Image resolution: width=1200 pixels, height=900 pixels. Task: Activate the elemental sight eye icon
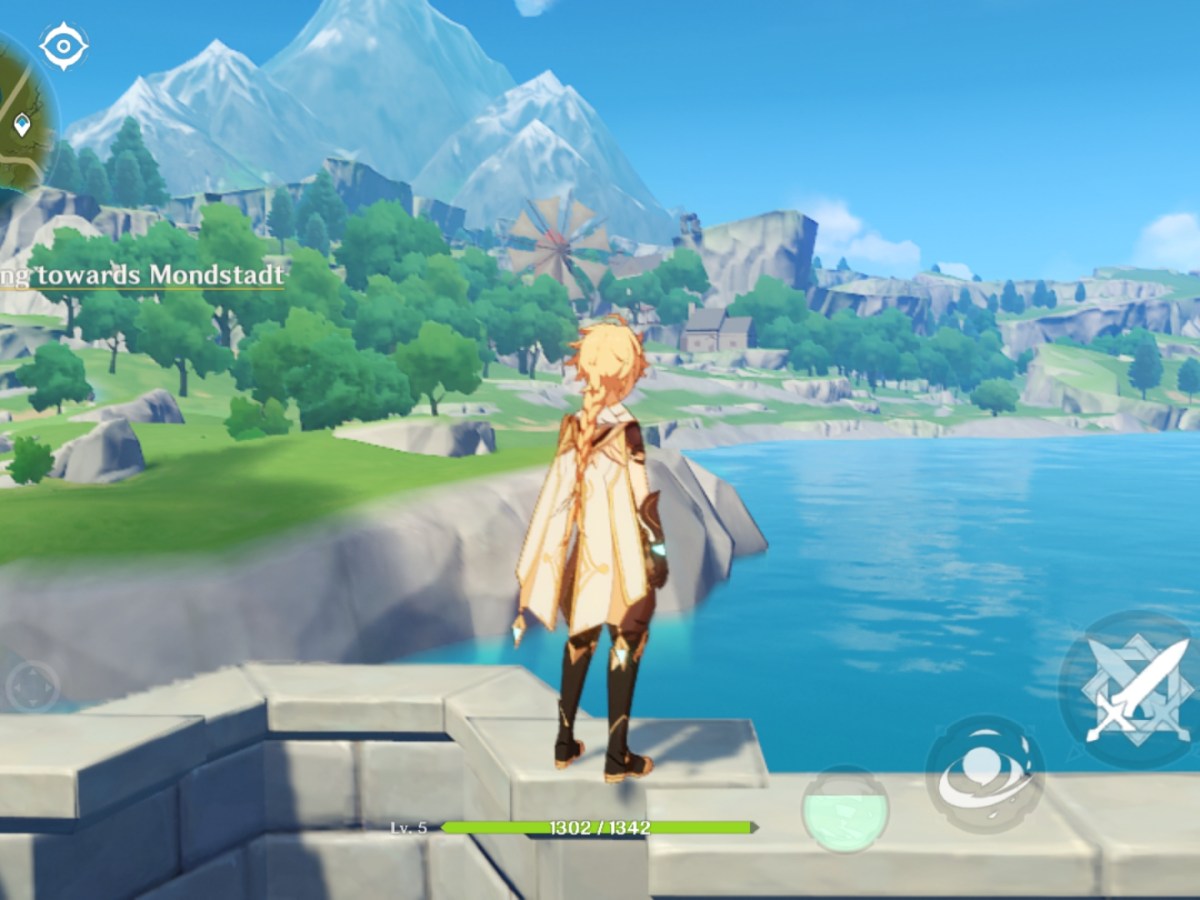point(64,46)
